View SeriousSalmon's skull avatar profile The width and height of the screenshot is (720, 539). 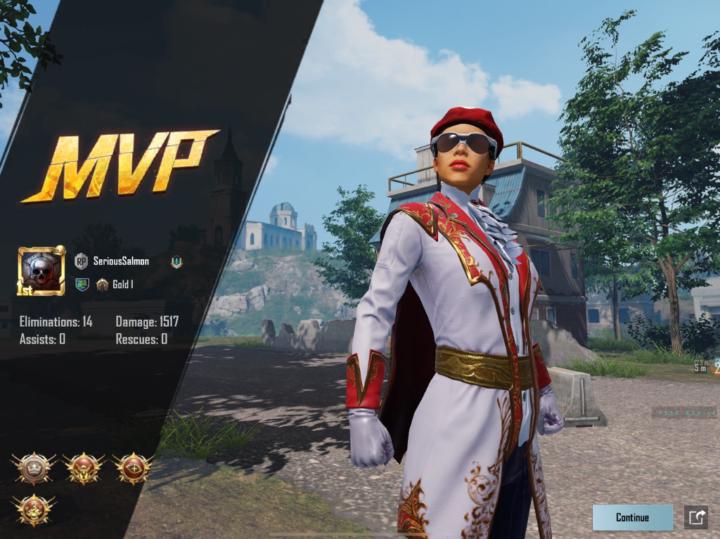[x=41, y=271]
